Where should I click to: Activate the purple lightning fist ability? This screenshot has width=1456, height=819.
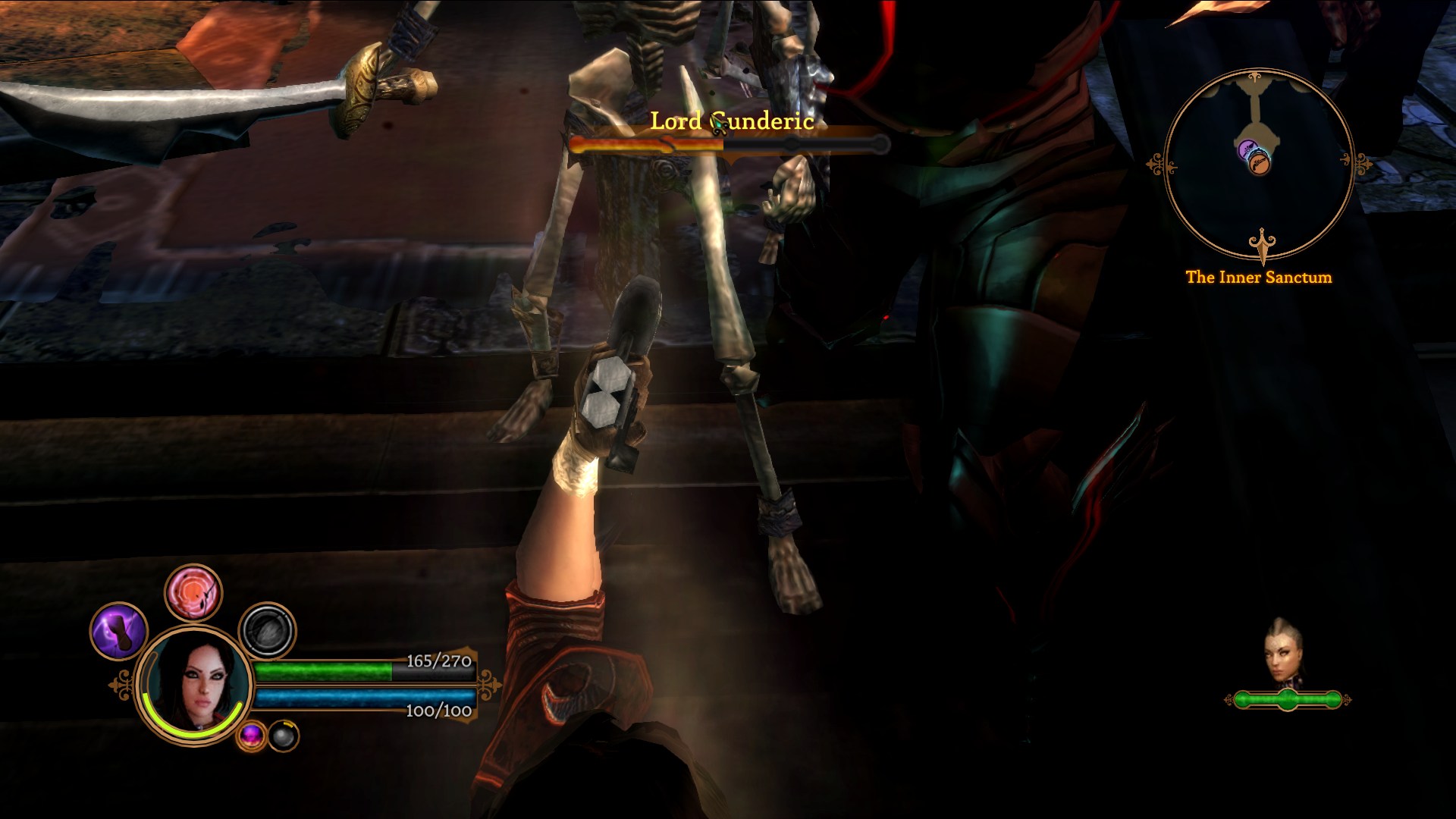coord(118,631)
